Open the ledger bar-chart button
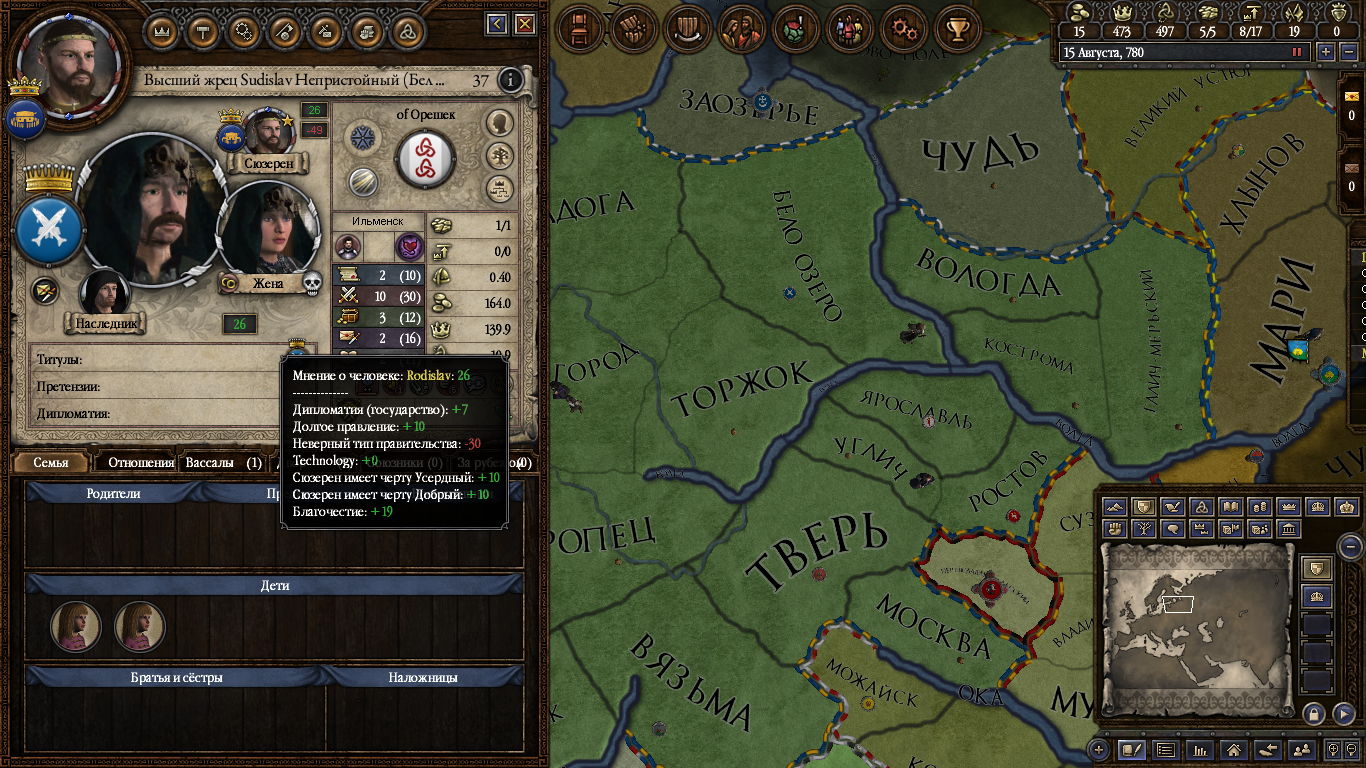 click(x=1200, y=749)
